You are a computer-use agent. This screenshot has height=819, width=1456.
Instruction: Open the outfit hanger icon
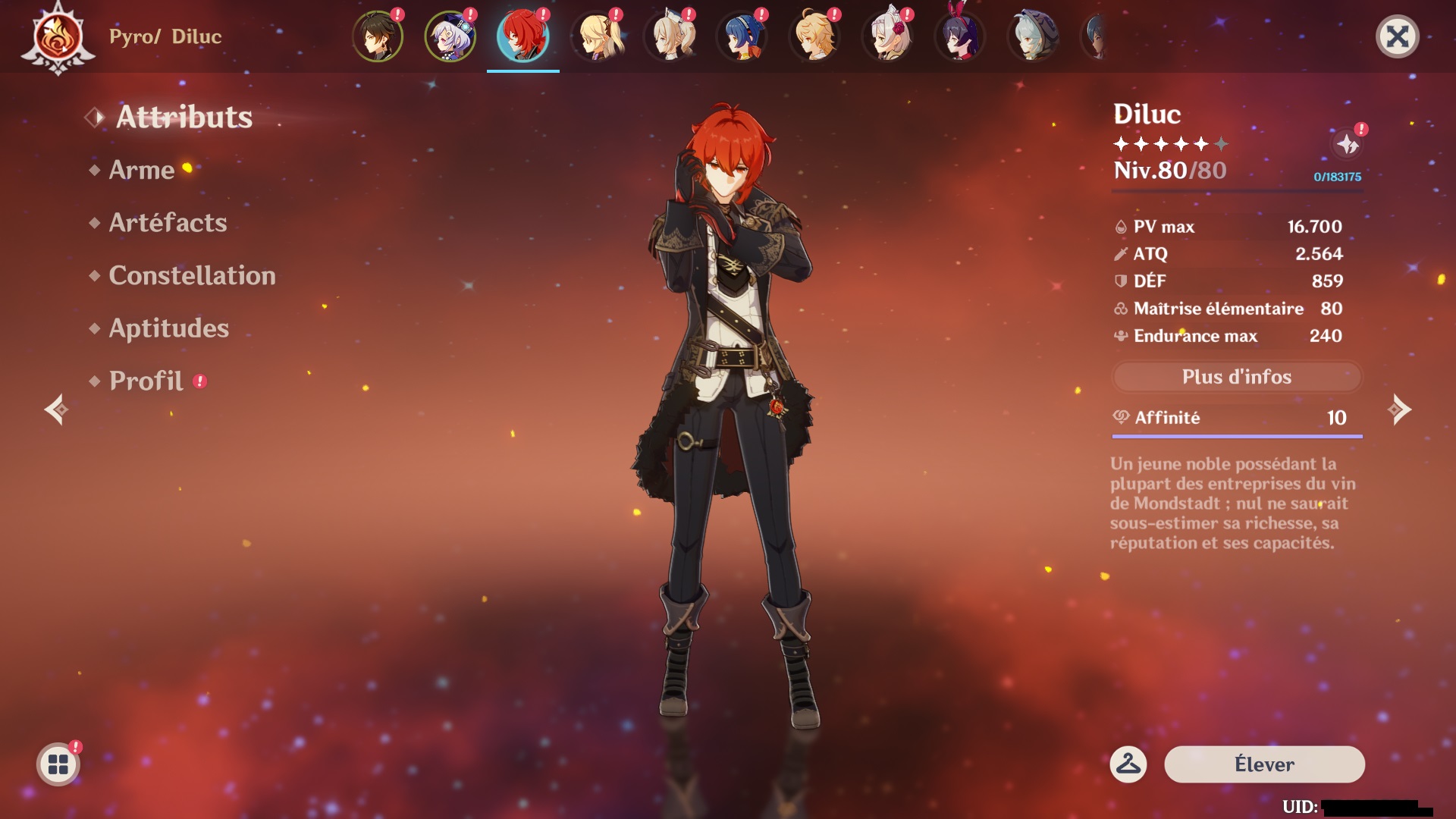coord(1128,764)
